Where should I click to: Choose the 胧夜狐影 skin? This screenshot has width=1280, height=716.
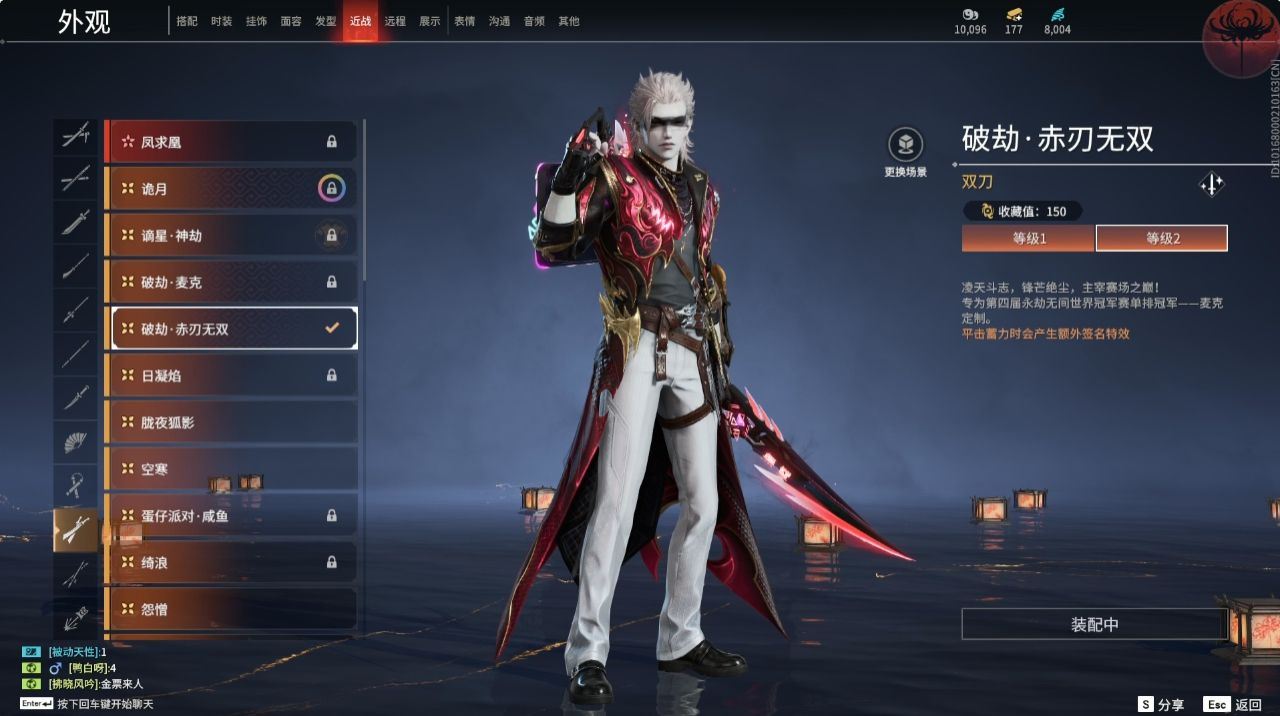point(231,423)
